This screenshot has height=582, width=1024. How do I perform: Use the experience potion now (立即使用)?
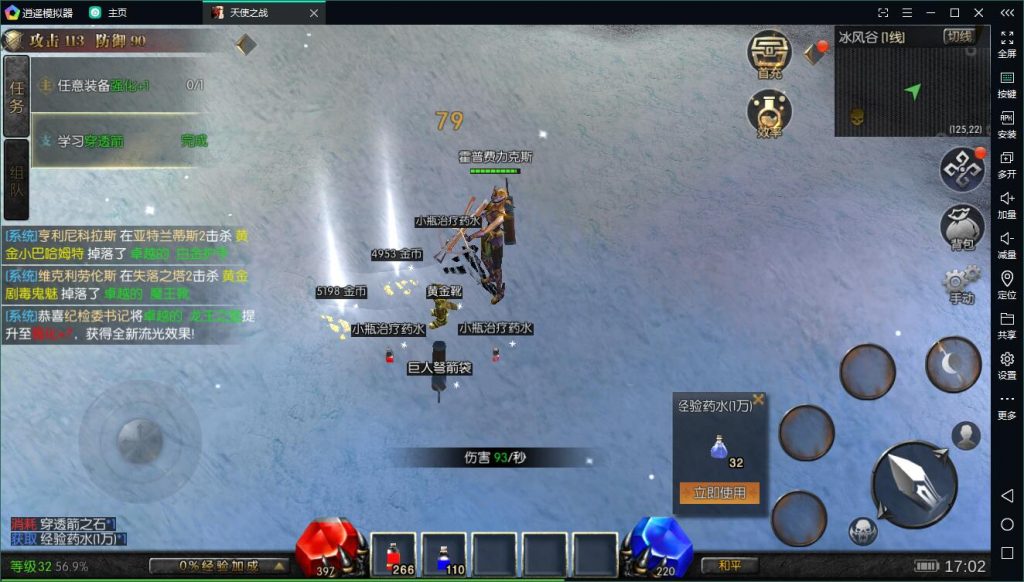coord(719,493)
